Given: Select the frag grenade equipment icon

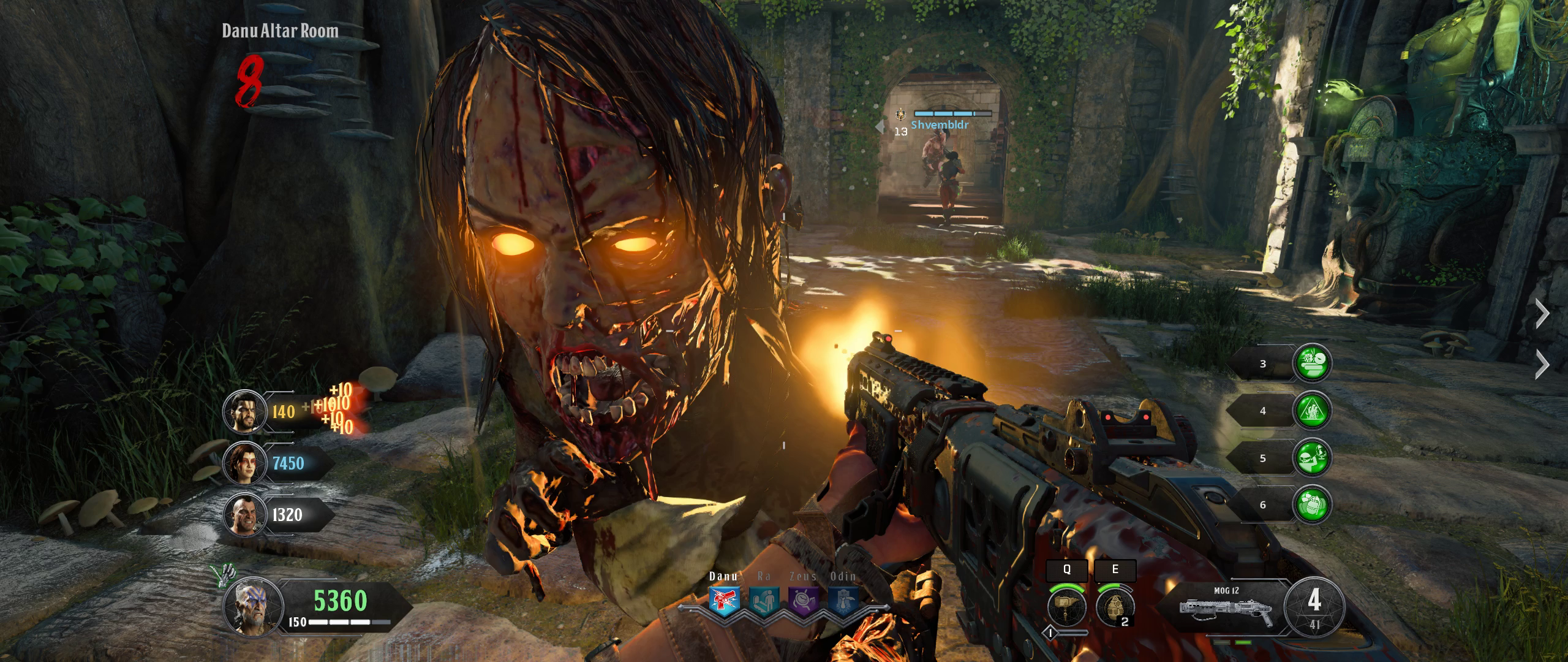Looking at the screenshot, I should [1114, 606].
